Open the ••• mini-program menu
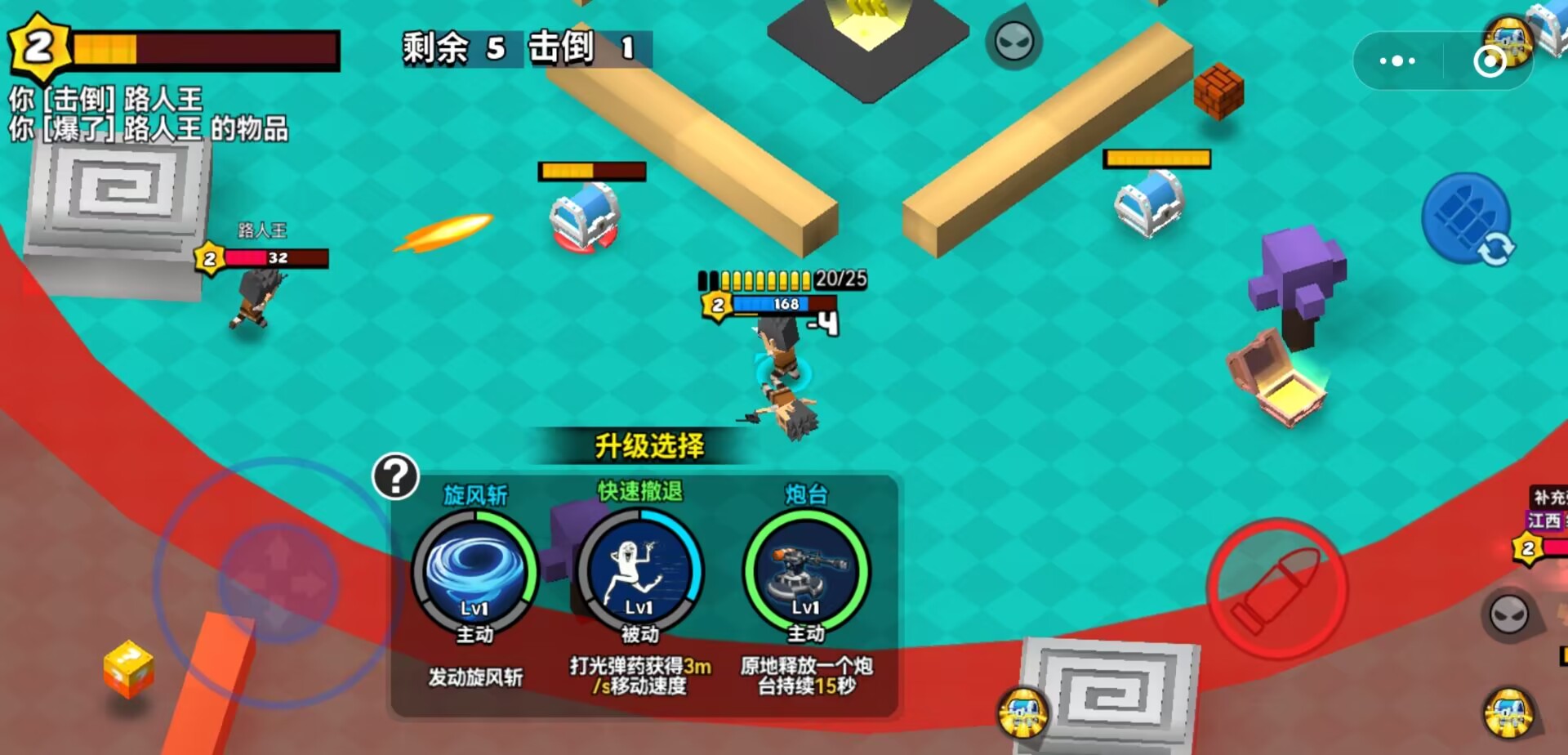Viewport: 1568px width, 755px height. [x=1396, y=60]
